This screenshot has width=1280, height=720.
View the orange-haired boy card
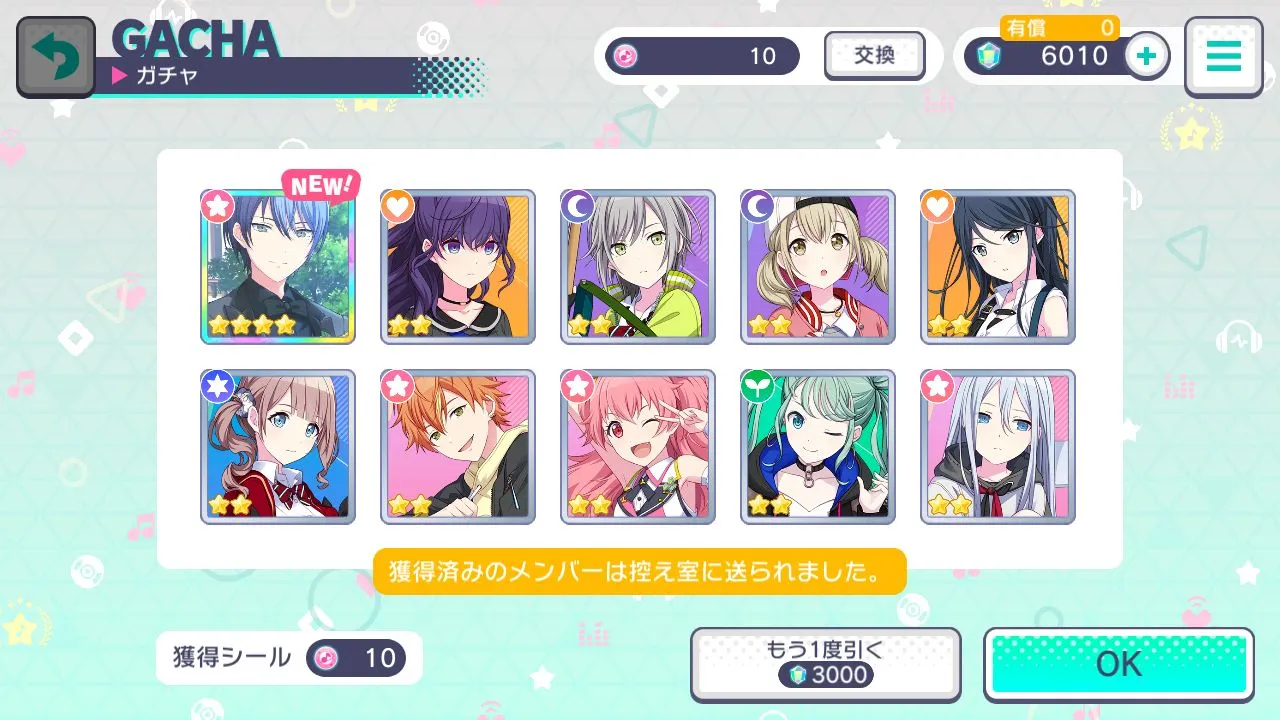pyautogui.click(x=458, y=447)
